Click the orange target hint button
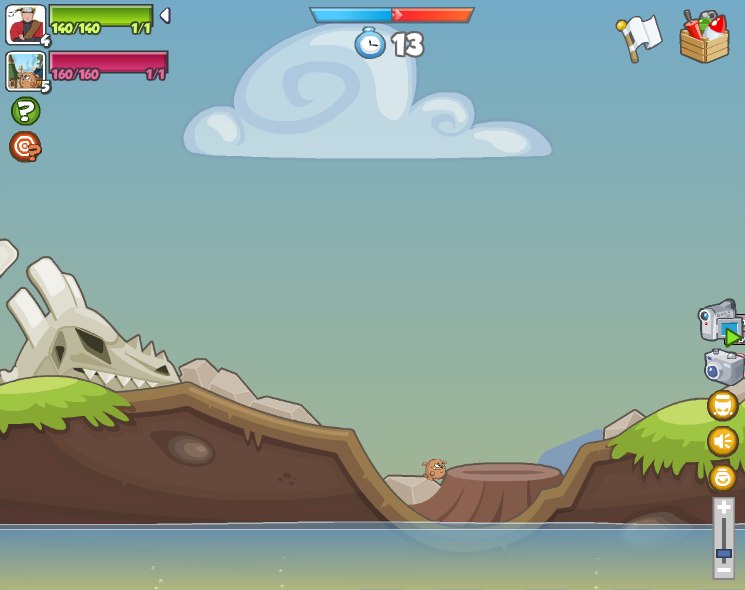 click(x=25, y=146)
